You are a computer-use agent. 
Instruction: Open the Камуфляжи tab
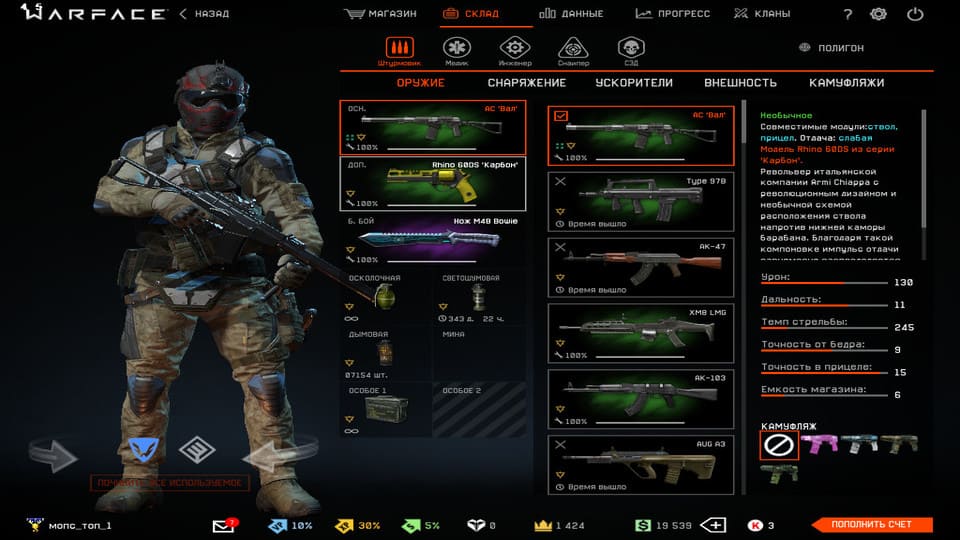(846, 83)
